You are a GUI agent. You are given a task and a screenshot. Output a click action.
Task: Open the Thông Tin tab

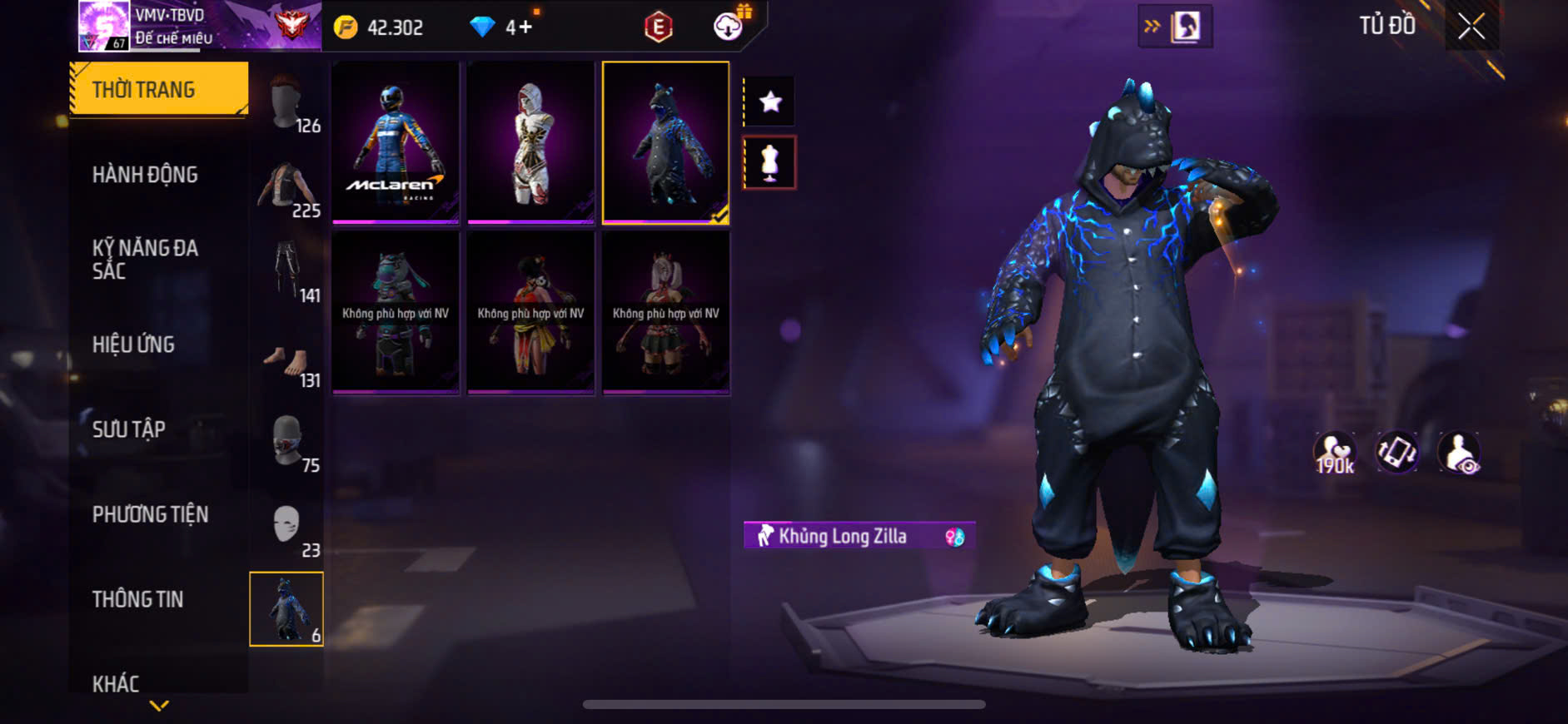(137, 599)
